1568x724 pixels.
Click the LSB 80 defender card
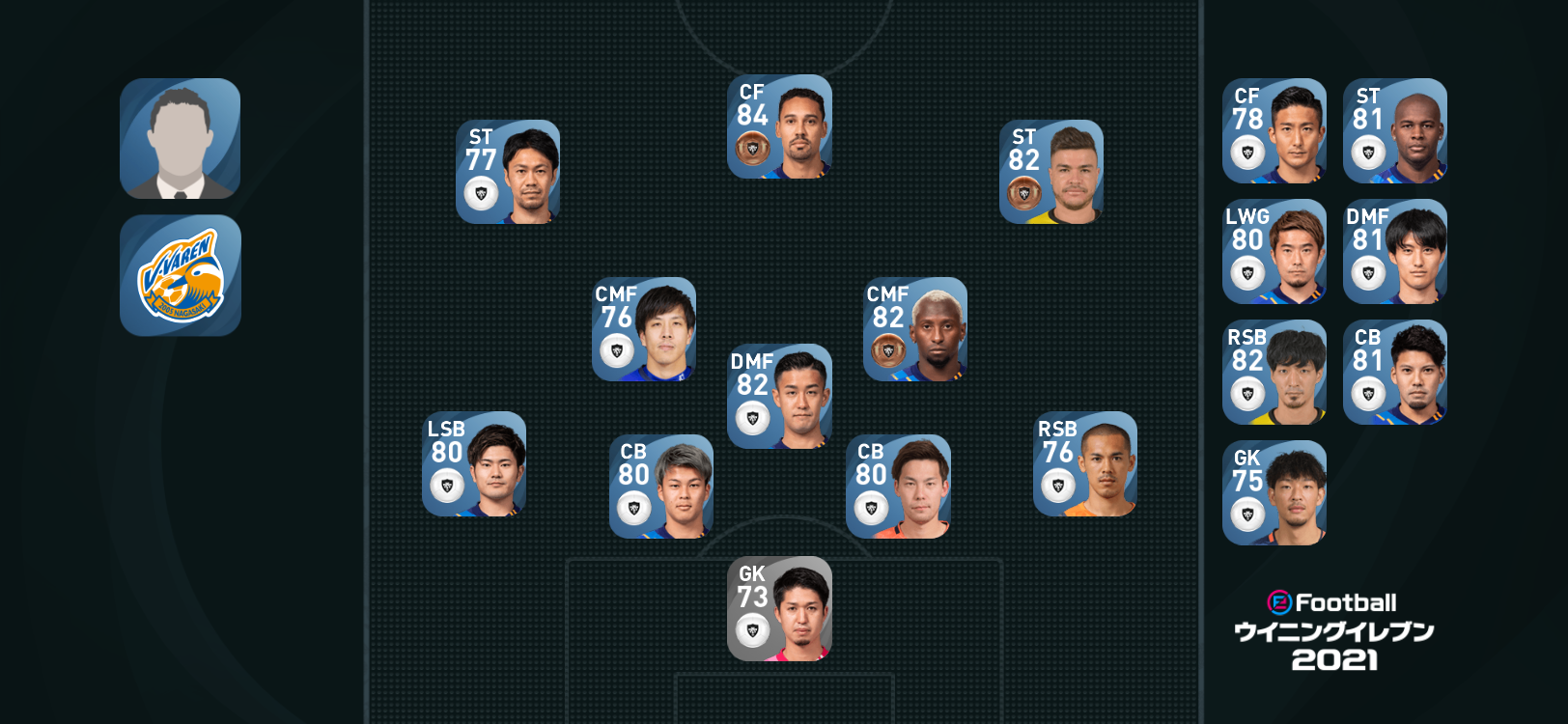click(x=474, y=464)
